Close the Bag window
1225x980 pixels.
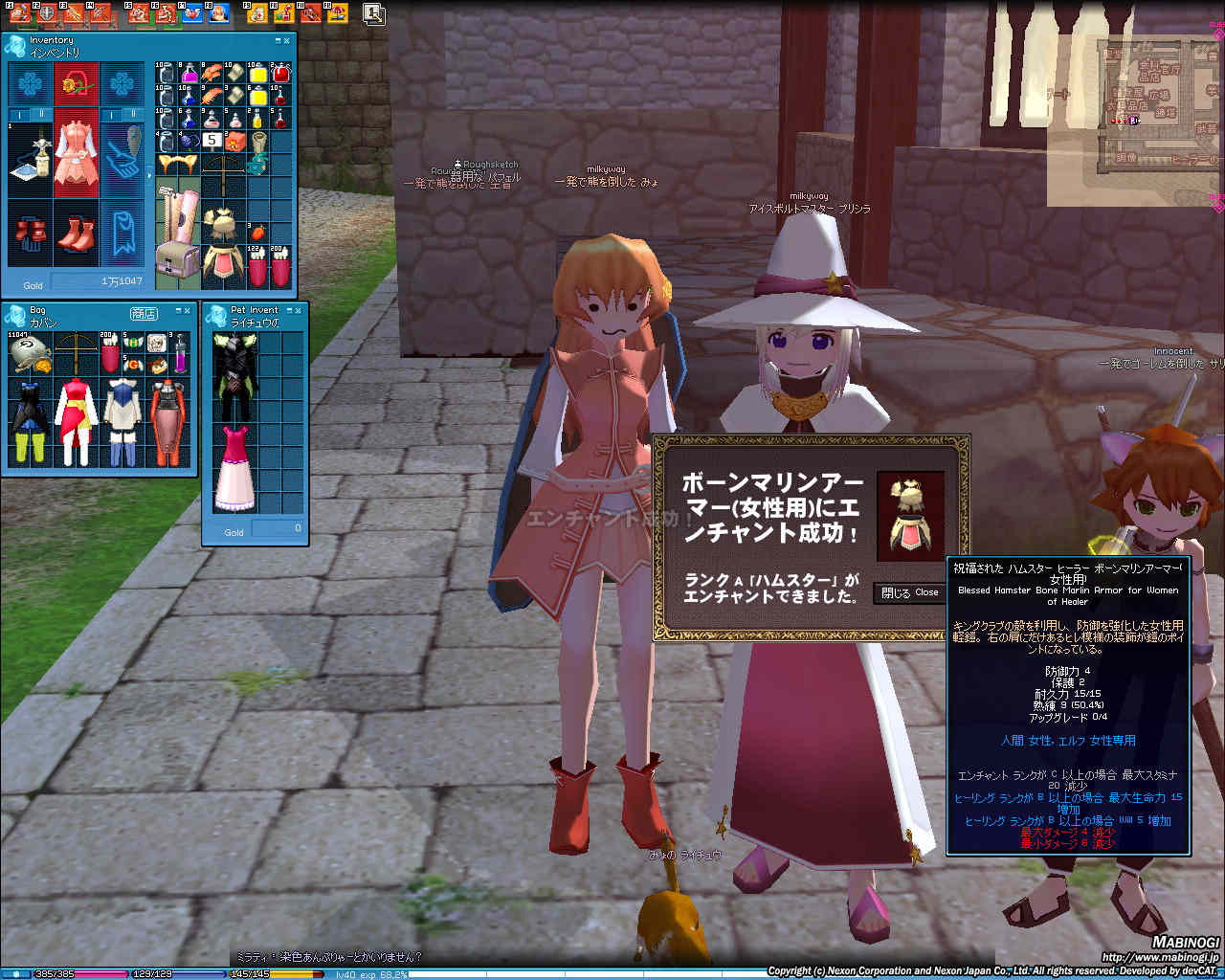188,311
